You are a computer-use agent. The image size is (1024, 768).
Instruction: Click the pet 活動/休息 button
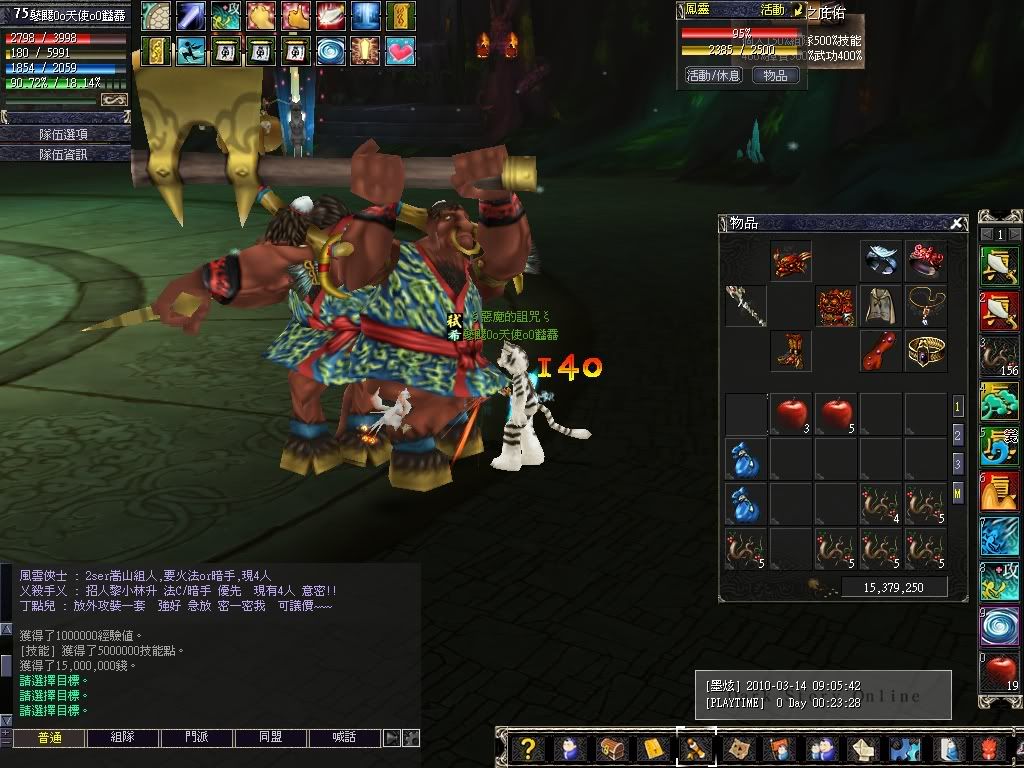coord(713,75)
